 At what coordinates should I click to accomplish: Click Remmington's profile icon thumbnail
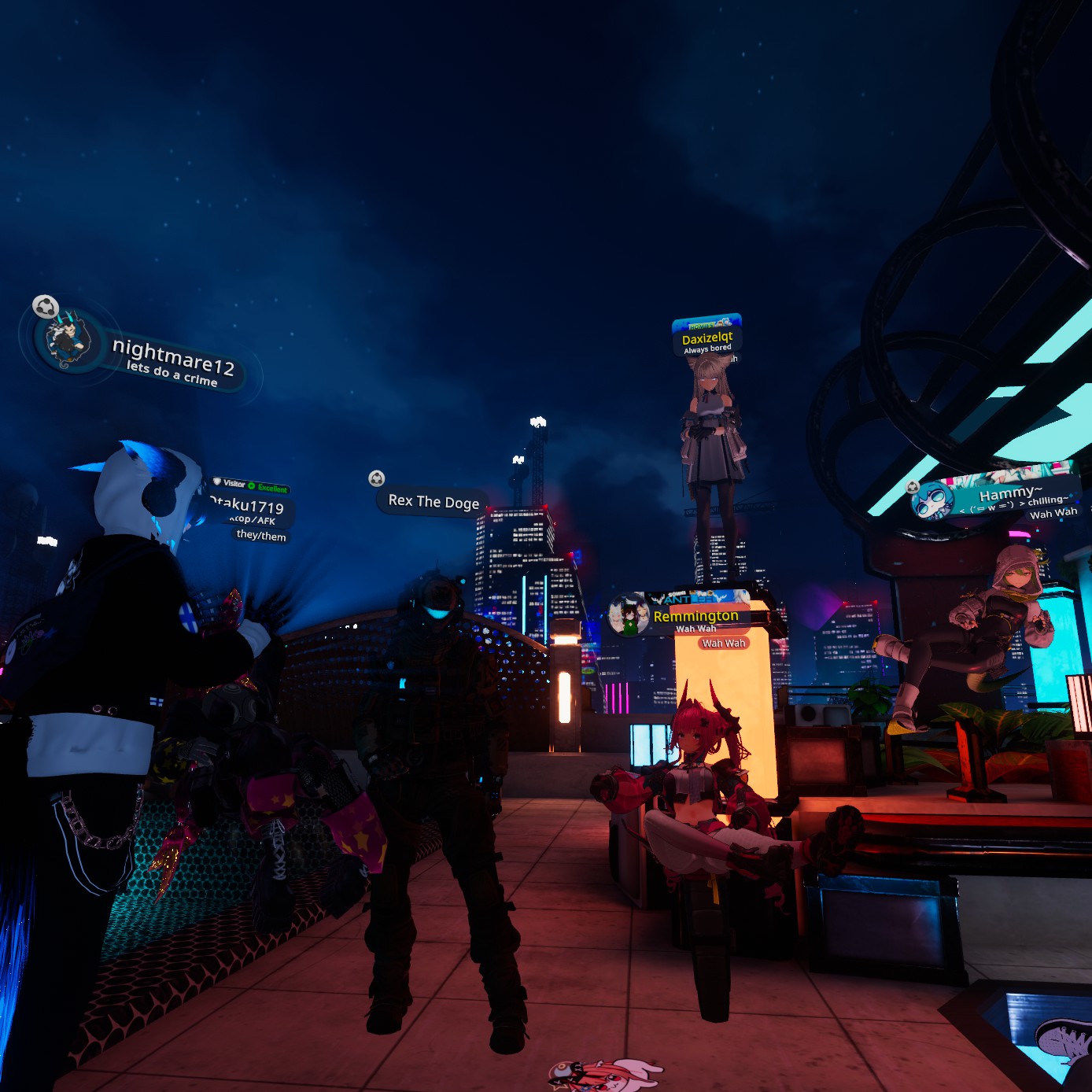[629, 614]
